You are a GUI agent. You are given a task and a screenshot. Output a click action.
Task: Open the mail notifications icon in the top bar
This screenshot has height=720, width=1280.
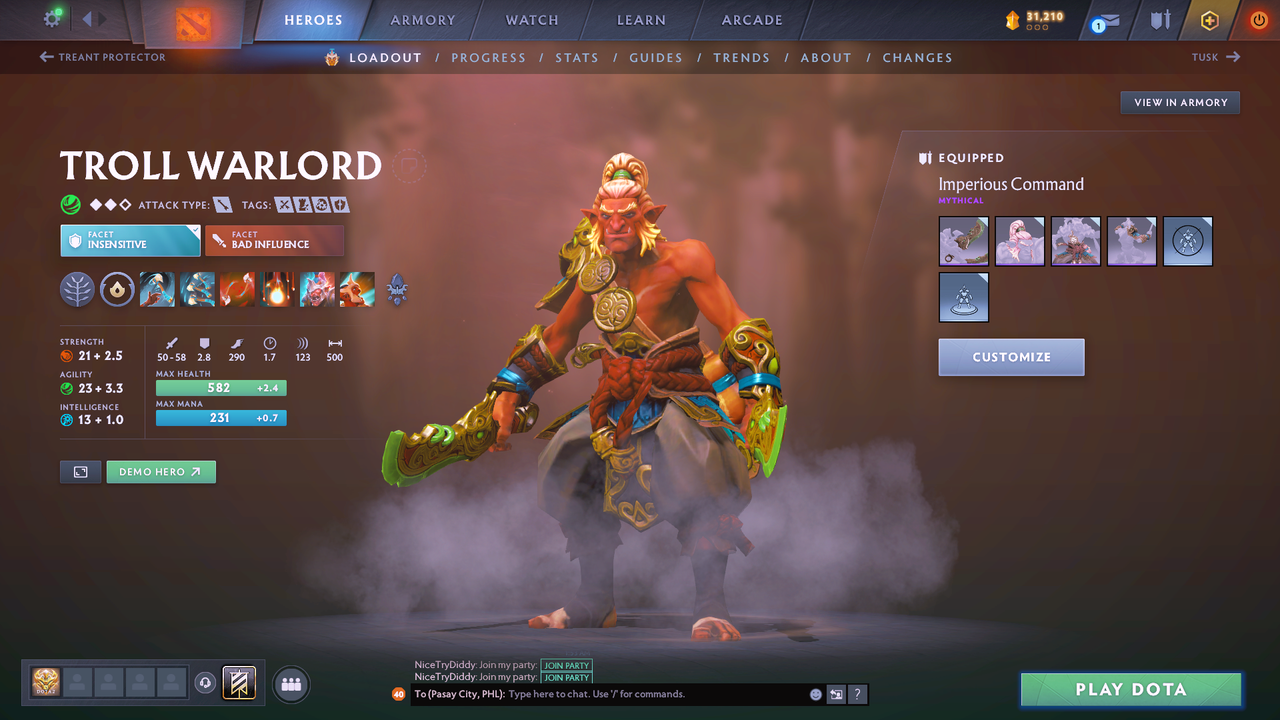point(1103,19)
